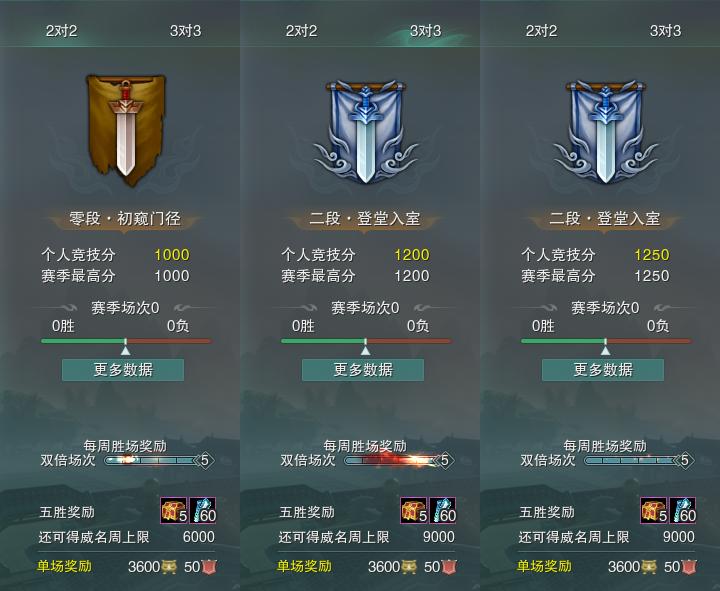Open 更多数据 in the 零段·初窥门径 panel

[123, 369]
